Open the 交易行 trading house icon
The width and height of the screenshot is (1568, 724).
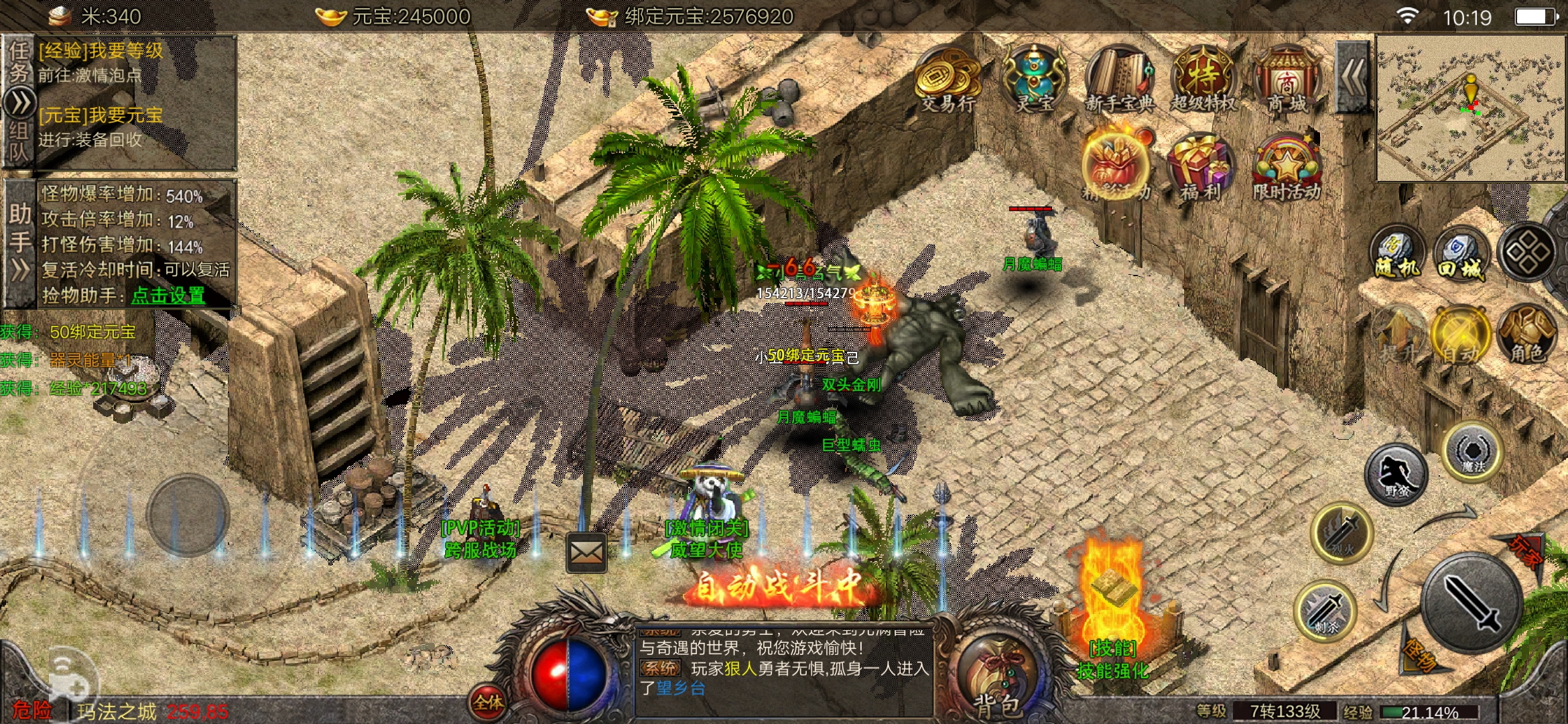(x=948, y=80)
